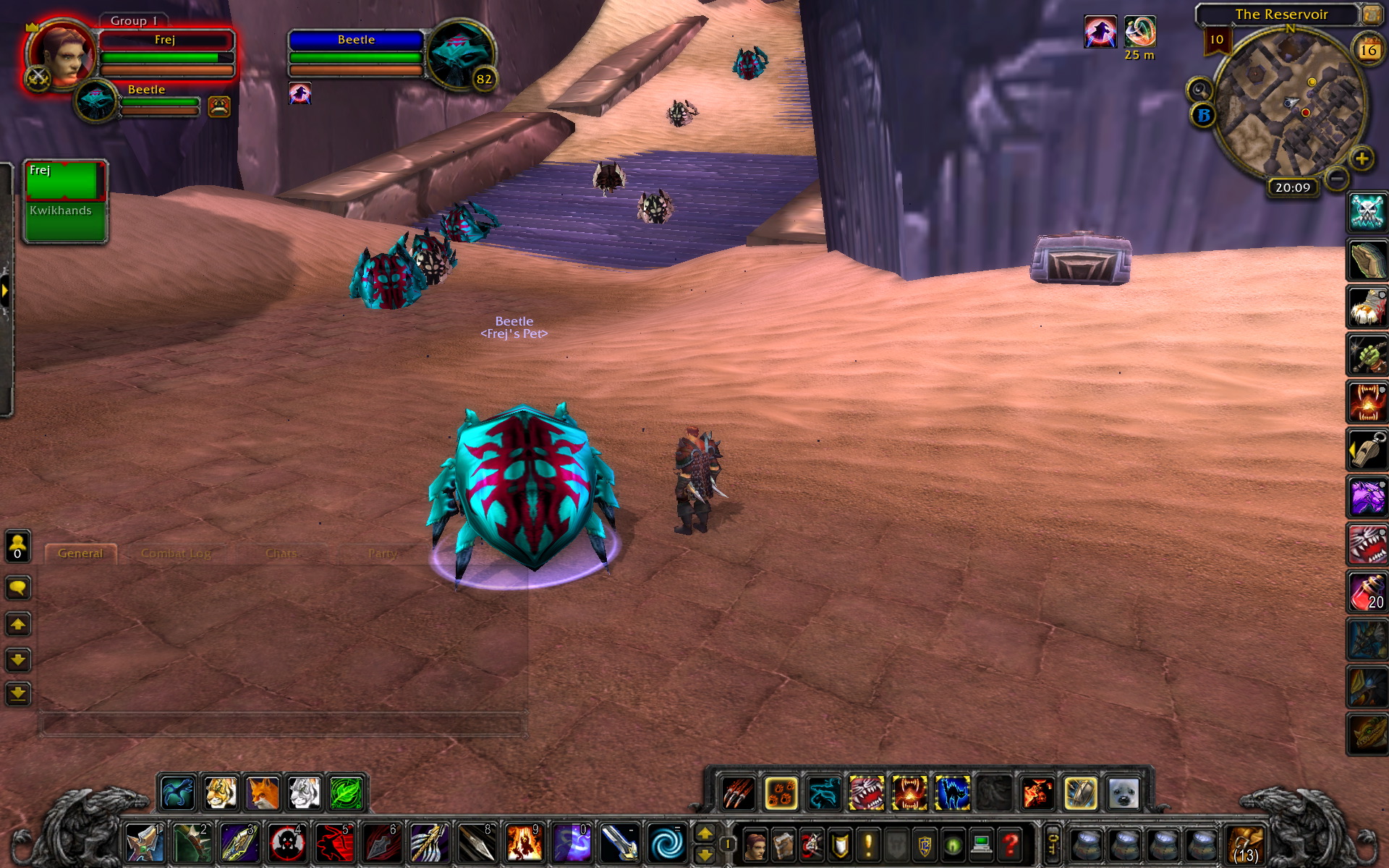The height and width of the screenshot is (868, 1389).
Task: Open the spellbook from the micro menu
Action: [784, 845]
